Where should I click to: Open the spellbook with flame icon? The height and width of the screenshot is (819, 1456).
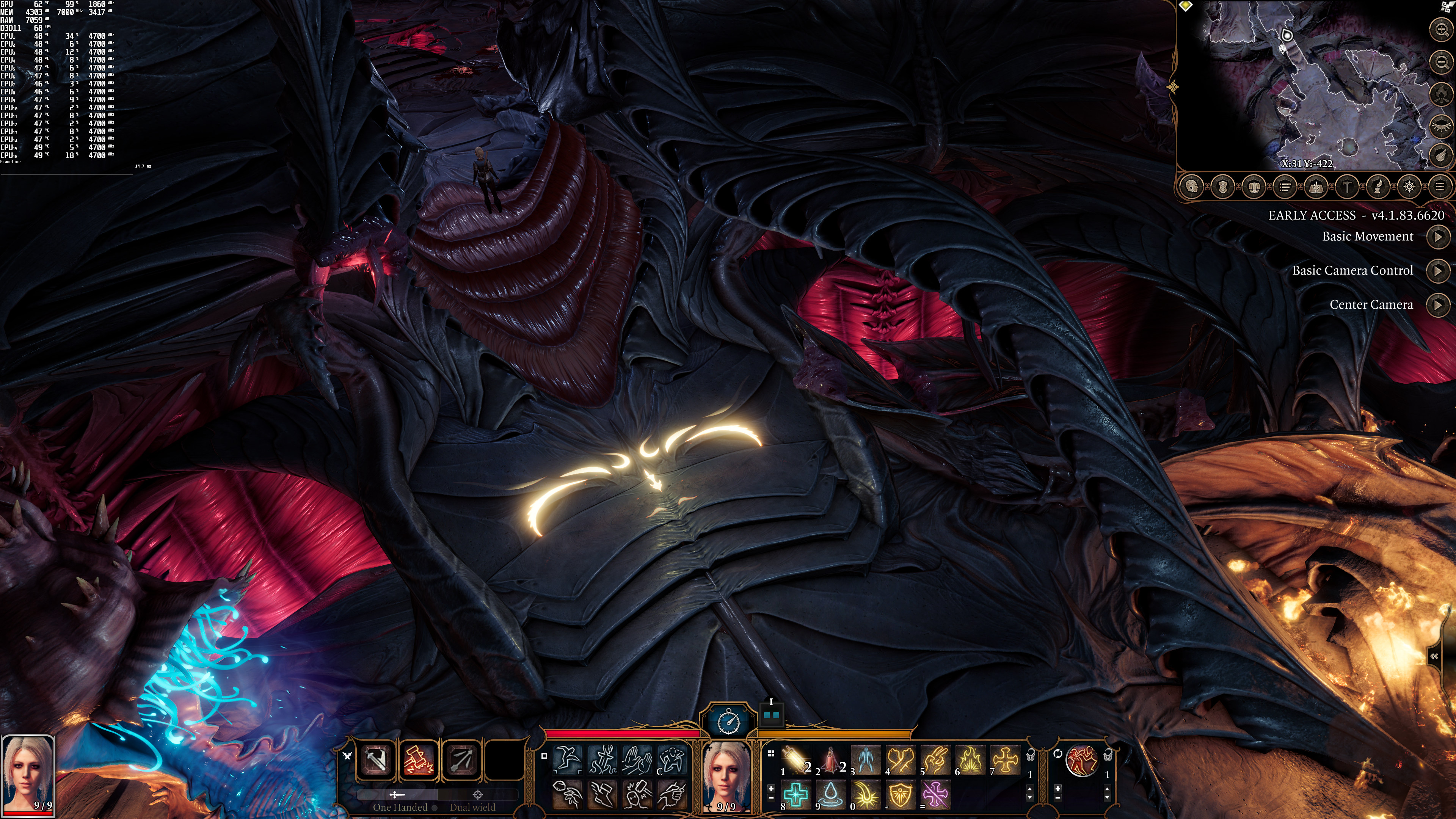1316,187
